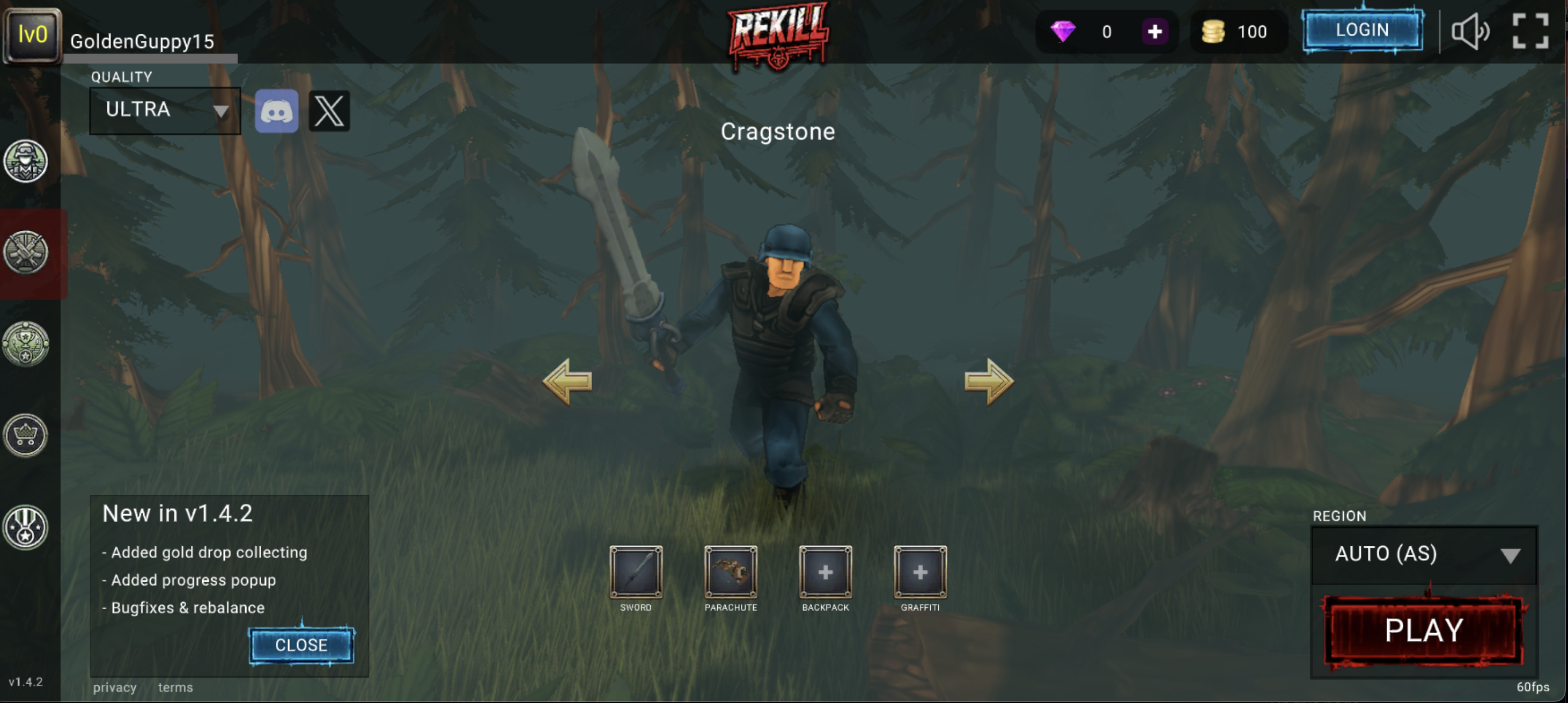Open the soldier character sidebar icon
This screenshot has width=1568, height=703.
[26, 162]
